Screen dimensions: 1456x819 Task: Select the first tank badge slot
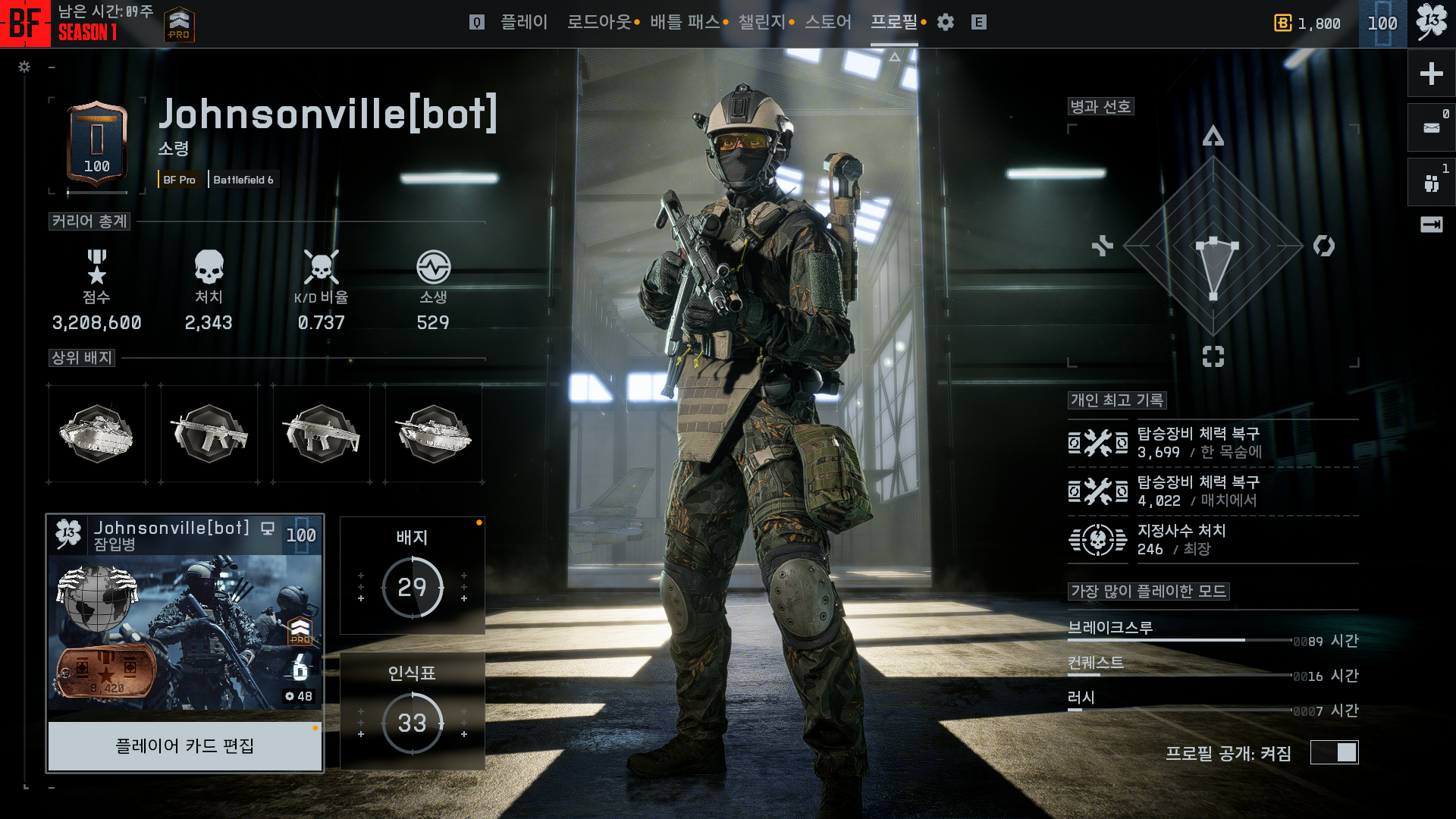[96, 434]
